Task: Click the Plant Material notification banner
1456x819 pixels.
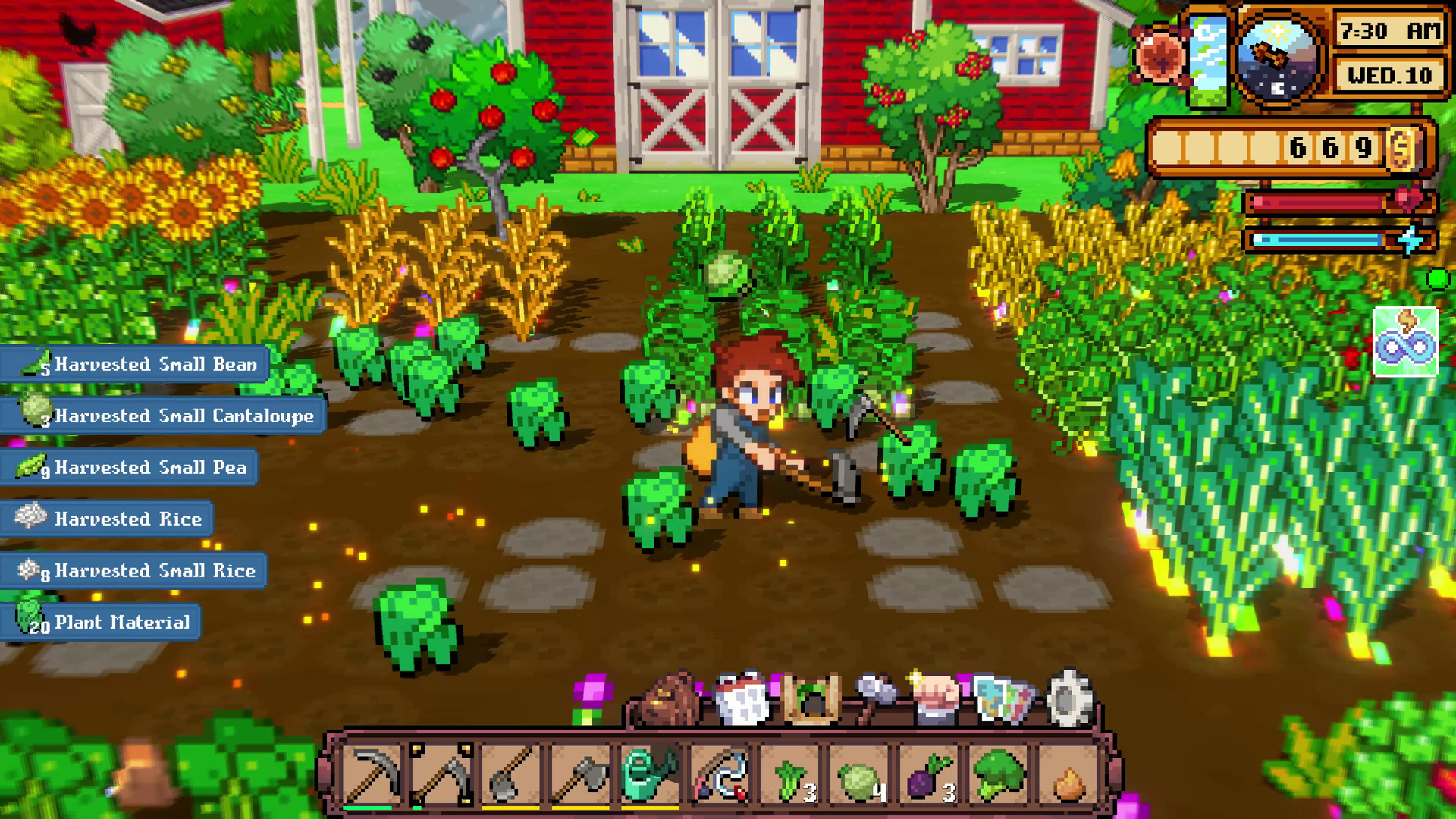Action: coord(100,622)
